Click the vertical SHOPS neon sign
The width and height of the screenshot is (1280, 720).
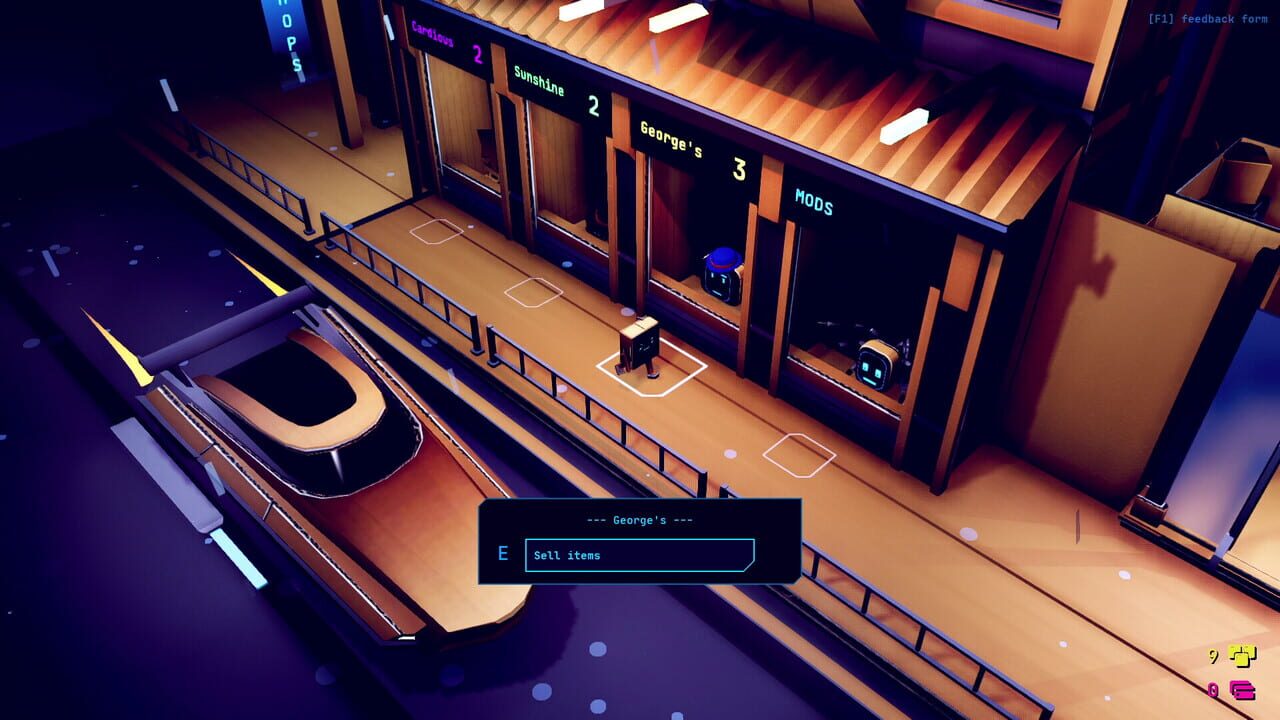pos(290,38)
